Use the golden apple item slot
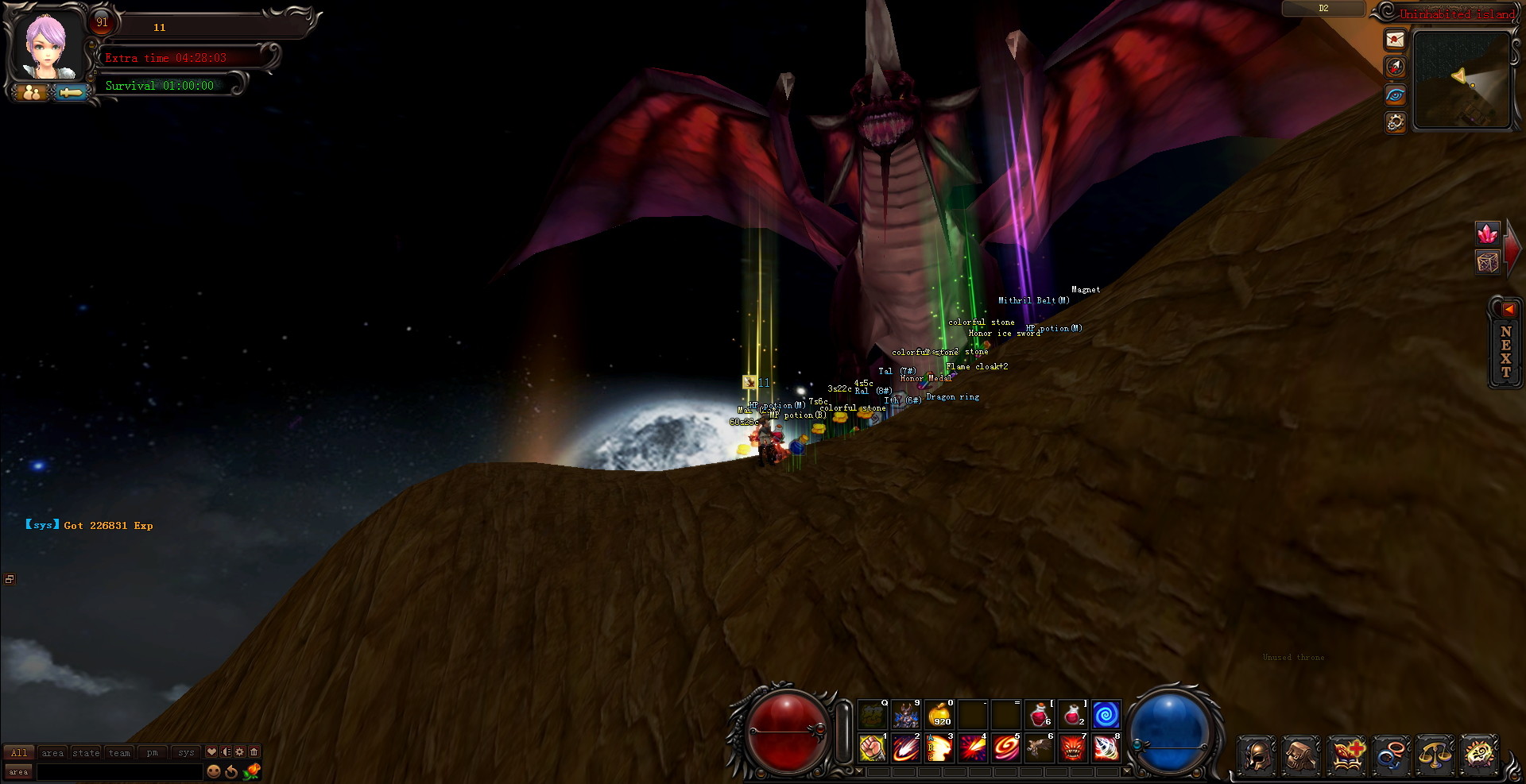The height and width of the screenshot is (784, 1526). [939, 714]
